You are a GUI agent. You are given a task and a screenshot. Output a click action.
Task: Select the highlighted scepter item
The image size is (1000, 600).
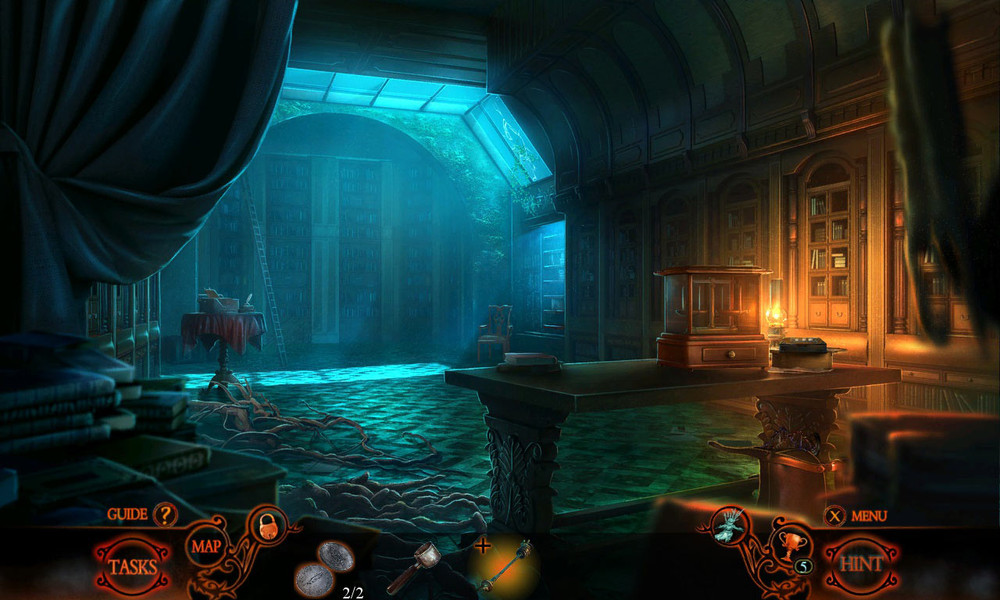pos(506,567)
